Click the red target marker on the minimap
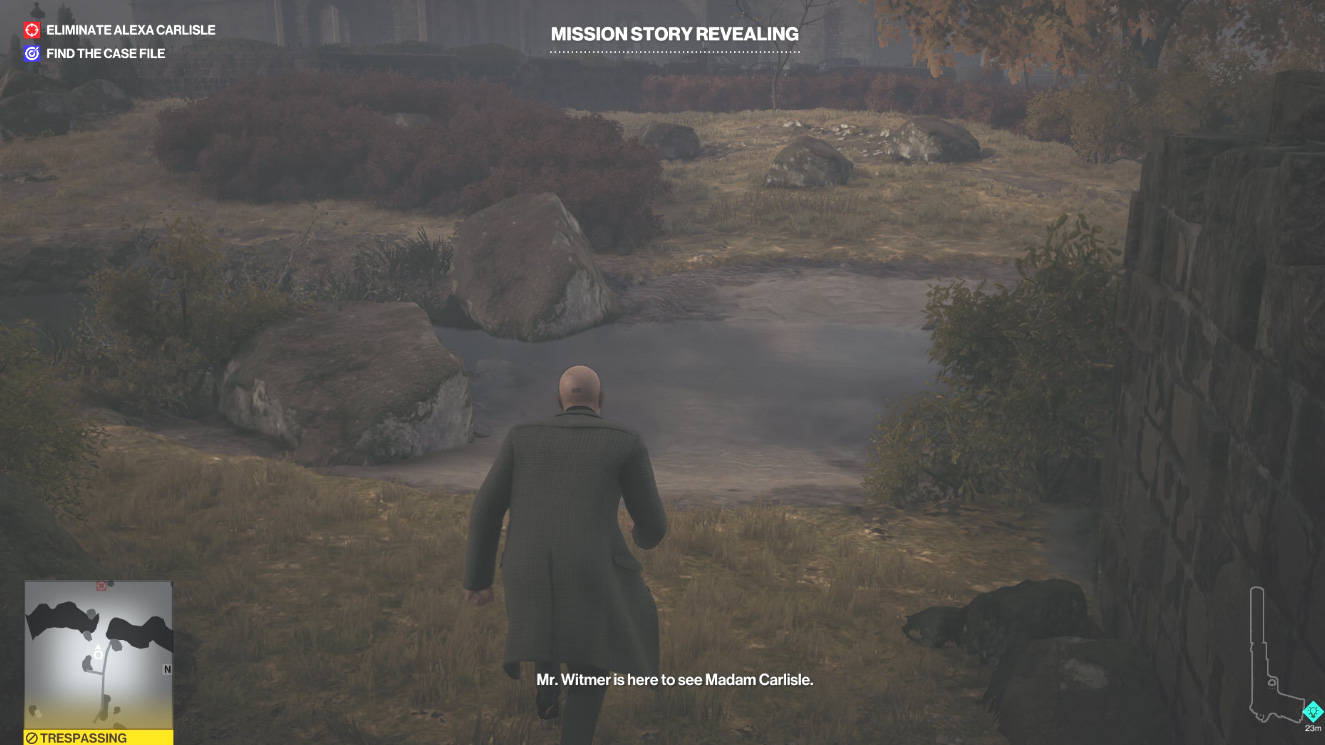Image resolution: width=1325 pixels, height=745 pixels. (x=100, y=587)
